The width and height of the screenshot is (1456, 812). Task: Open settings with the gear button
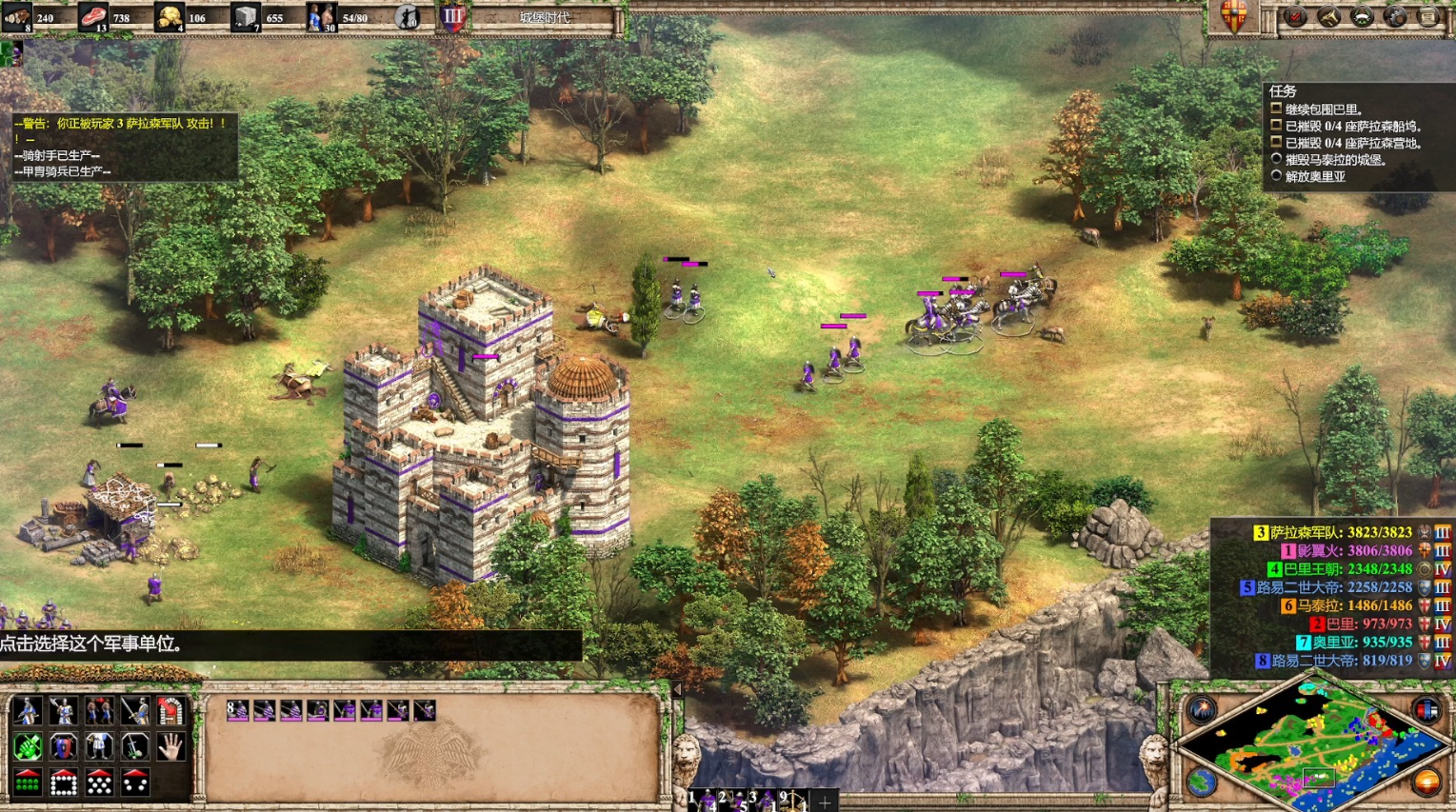[1395, 16]
